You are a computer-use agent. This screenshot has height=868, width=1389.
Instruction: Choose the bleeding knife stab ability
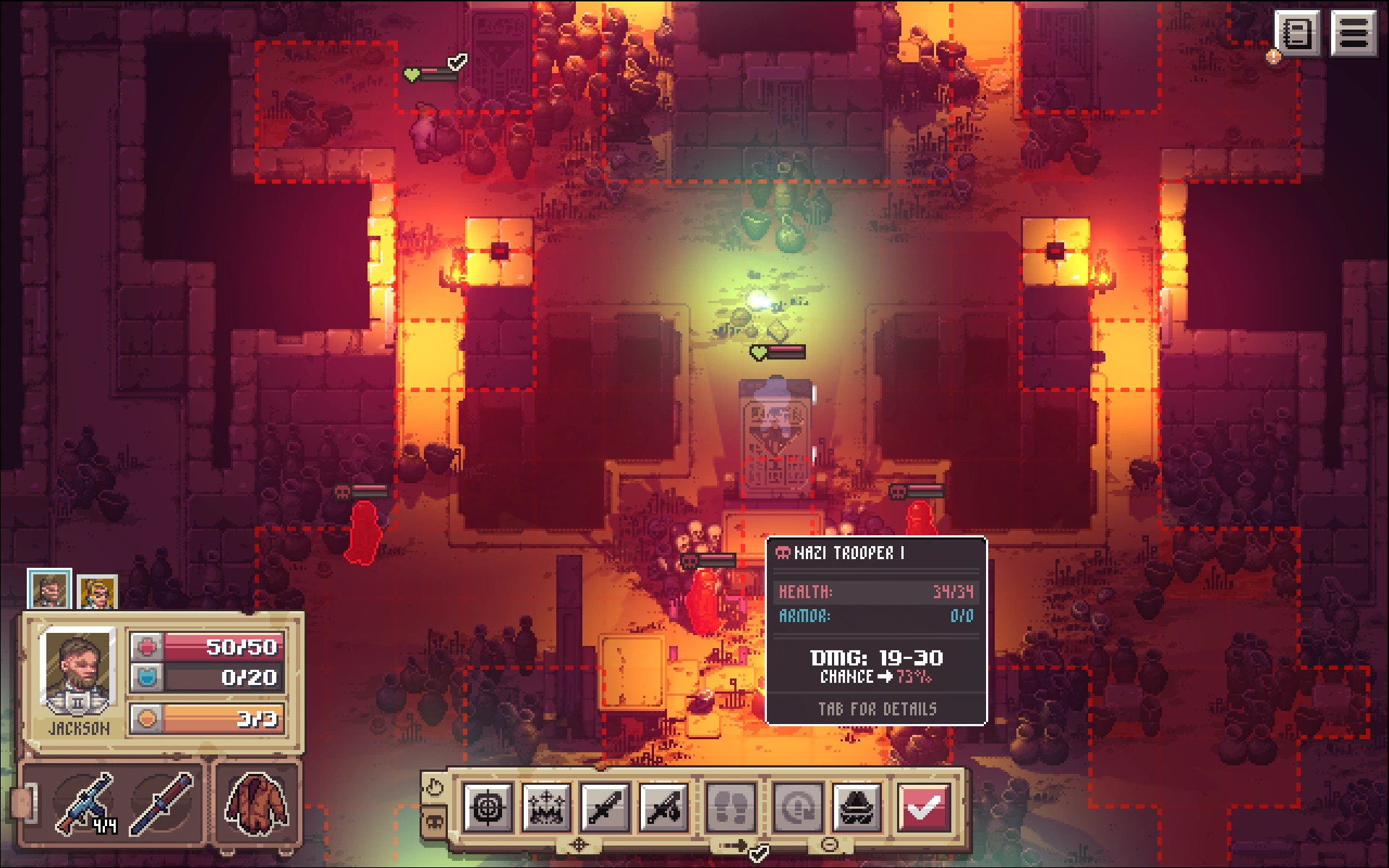point(664,807)
